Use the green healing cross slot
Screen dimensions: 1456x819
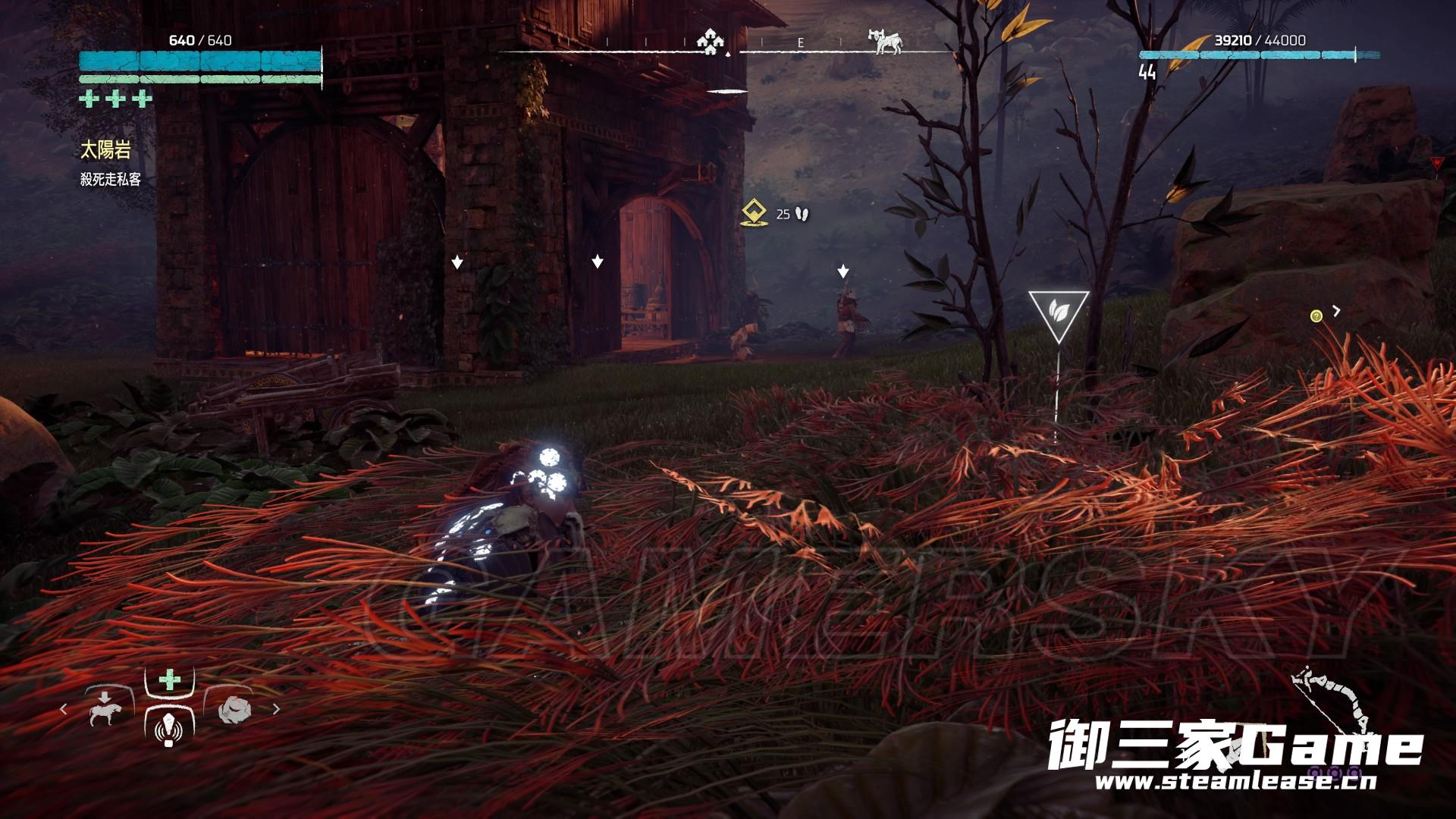pos(170,679)
